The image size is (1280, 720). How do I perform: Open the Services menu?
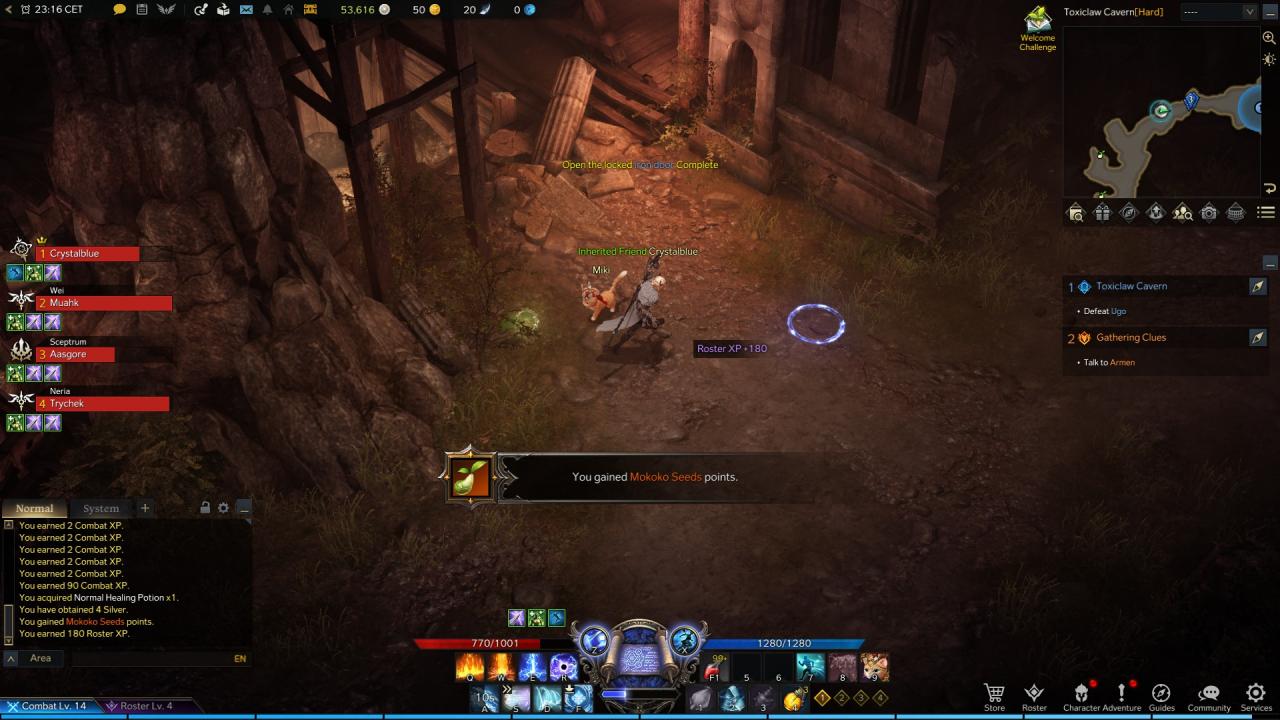click(1256, 695)
